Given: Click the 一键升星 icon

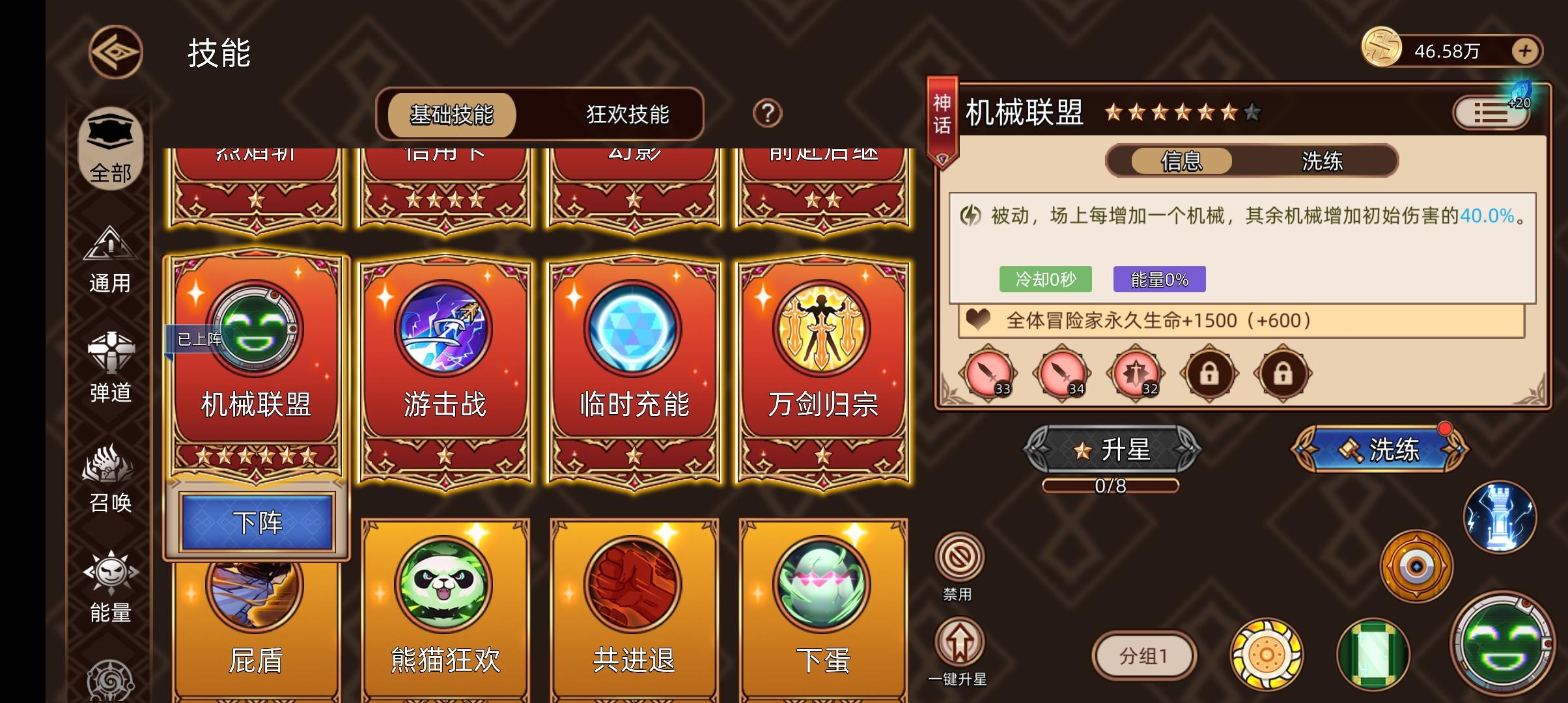Looking at the screenshot, I should (x=956, y=644).
